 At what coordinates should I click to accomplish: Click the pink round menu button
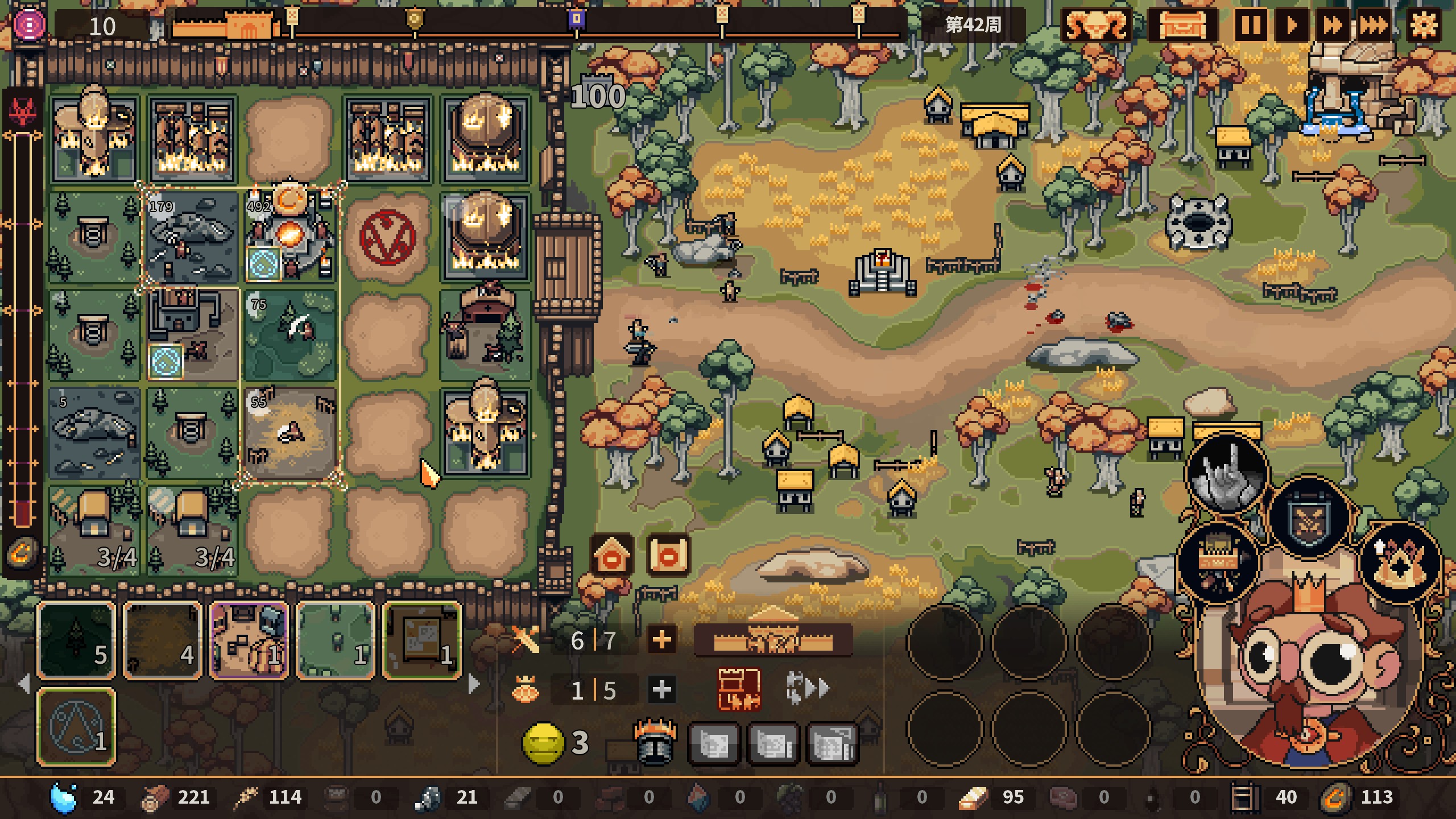coord(30,25)
